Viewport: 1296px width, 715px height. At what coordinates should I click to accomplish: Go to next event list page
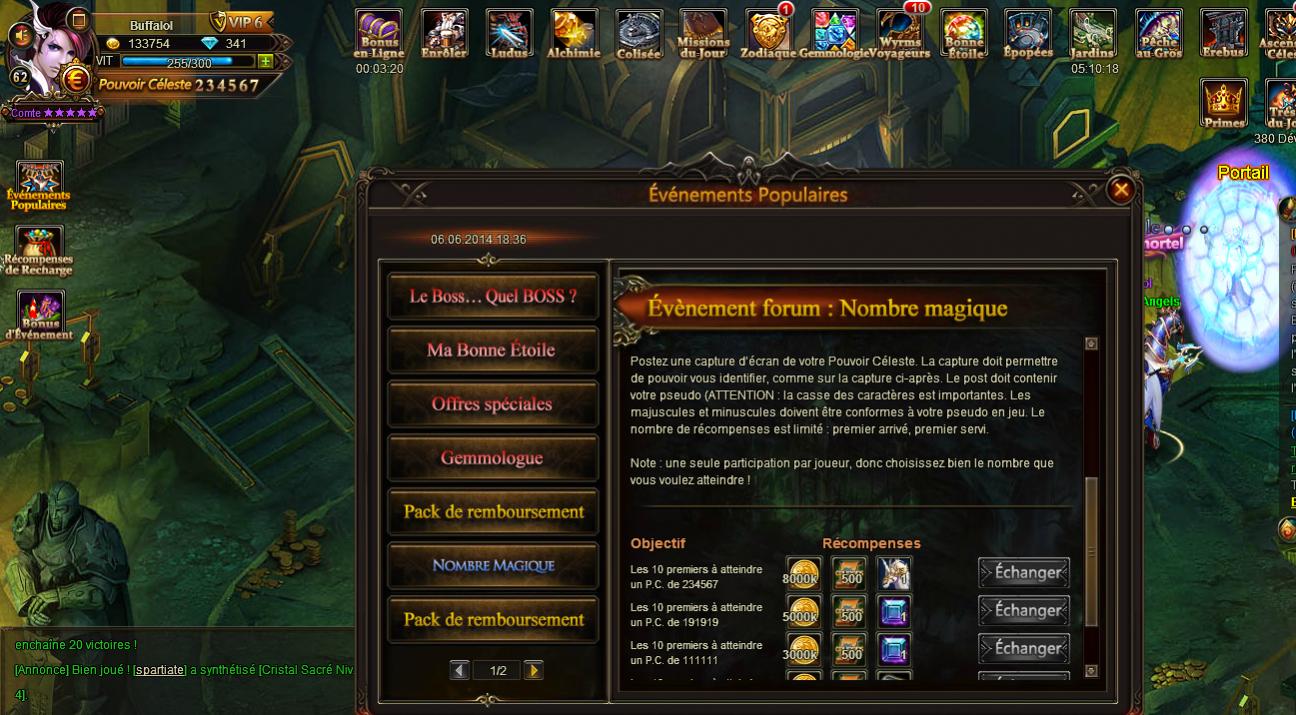tap(534, 670)
